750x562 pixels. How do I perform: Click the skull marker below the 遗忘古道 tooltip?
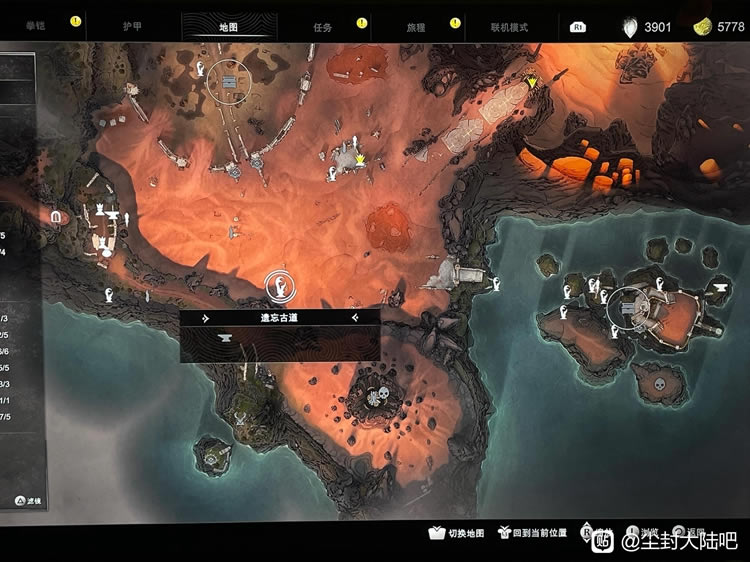coord(379,398)
